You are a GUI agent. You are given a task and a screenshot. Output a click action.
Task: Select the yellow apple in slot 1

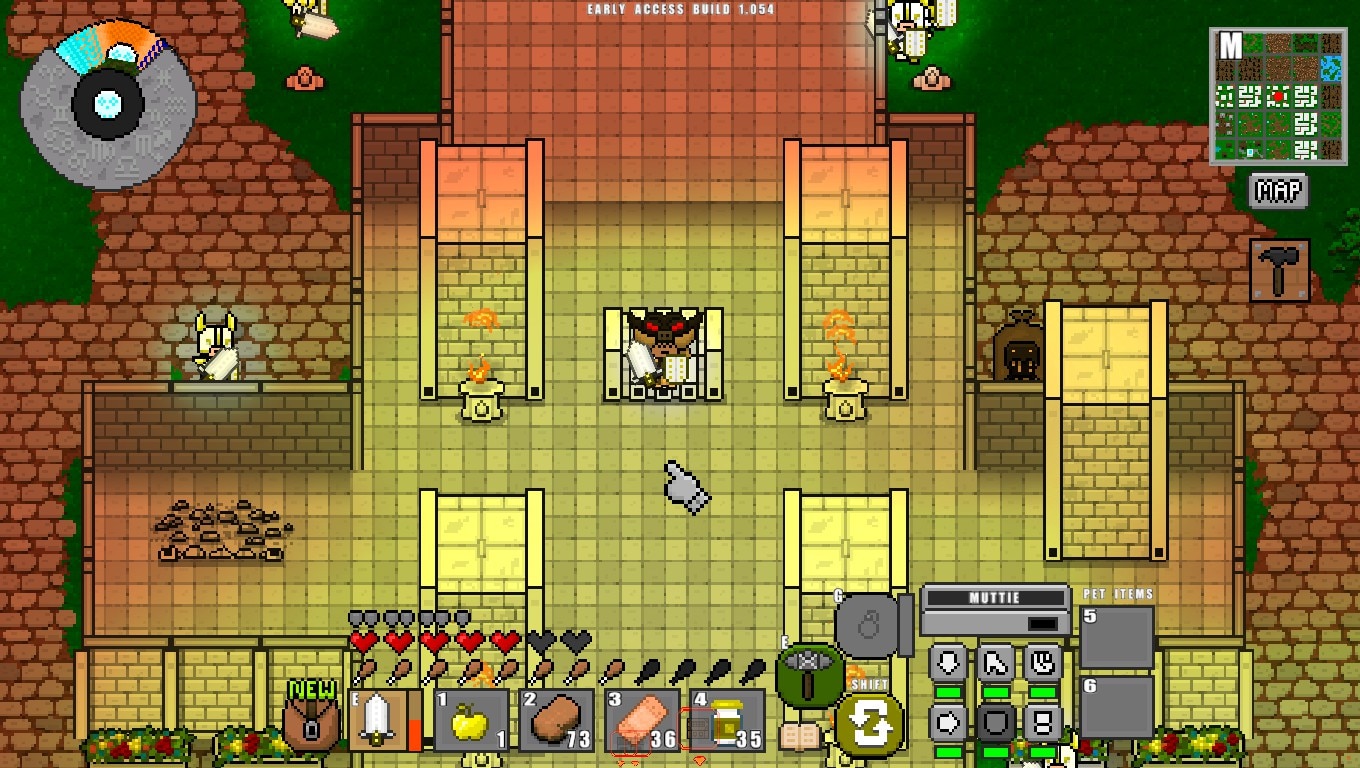point(470,720)
